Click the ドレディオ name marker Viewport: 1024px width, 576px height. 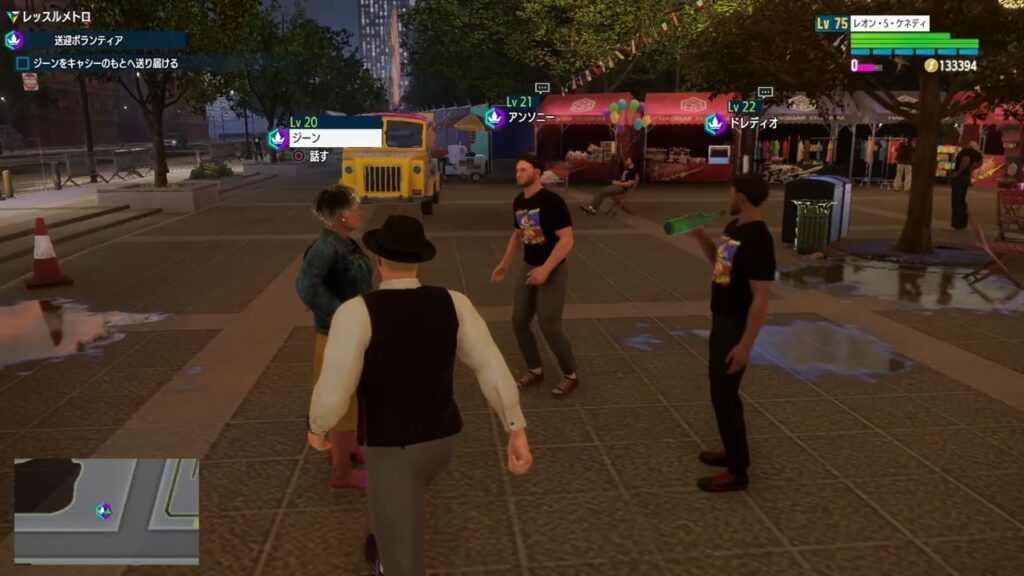[745, 124]
